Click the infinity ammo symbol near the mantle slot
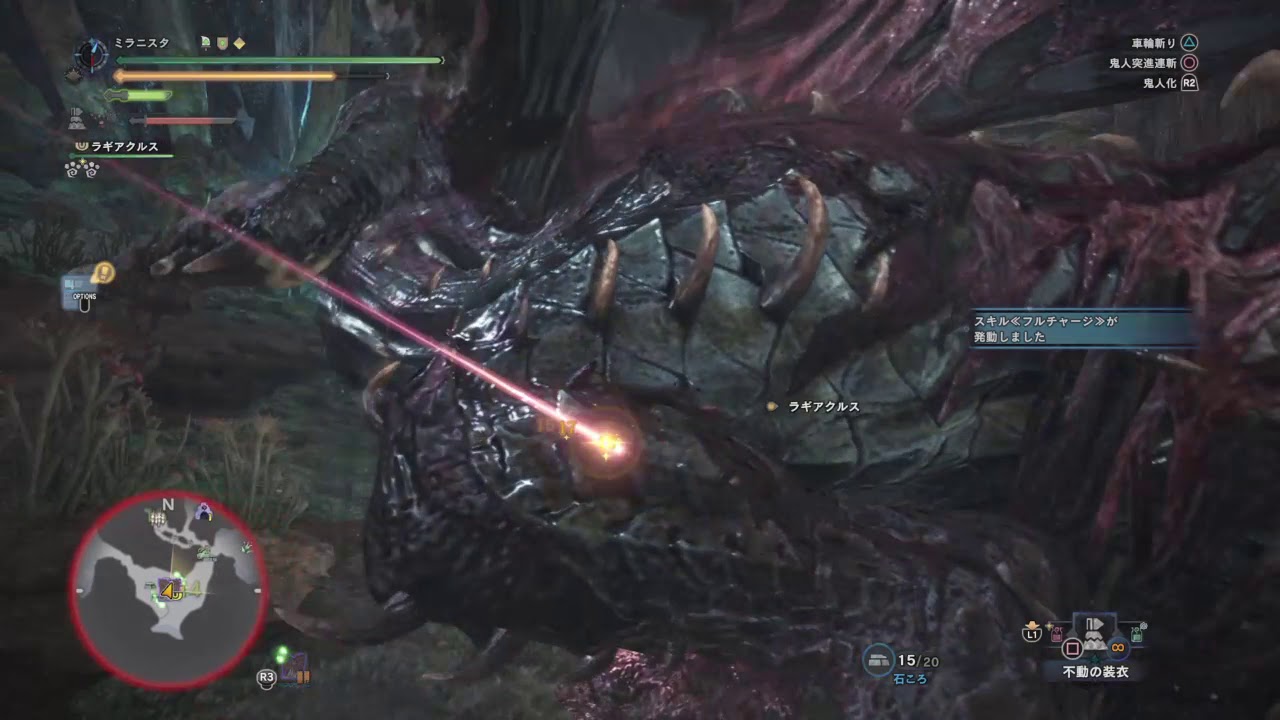 click(1118, 647)
